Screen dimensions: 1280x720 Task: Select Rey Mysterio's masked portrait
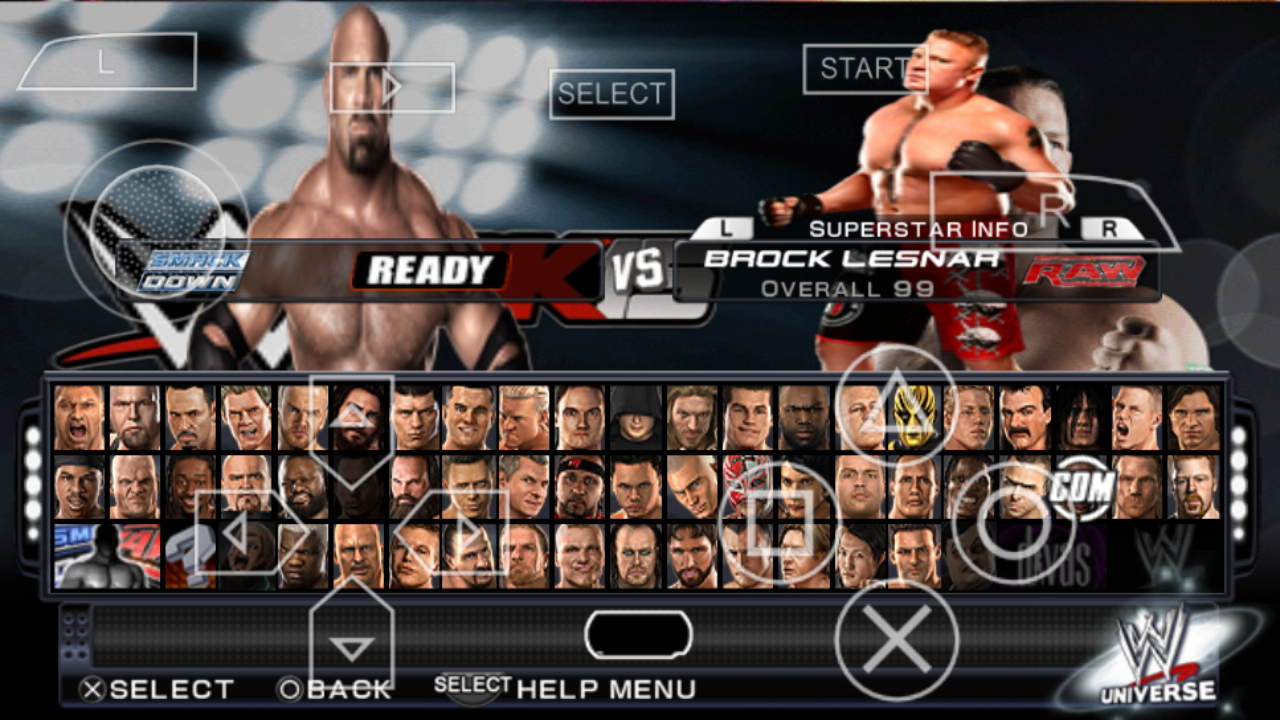tap(746, 485)
